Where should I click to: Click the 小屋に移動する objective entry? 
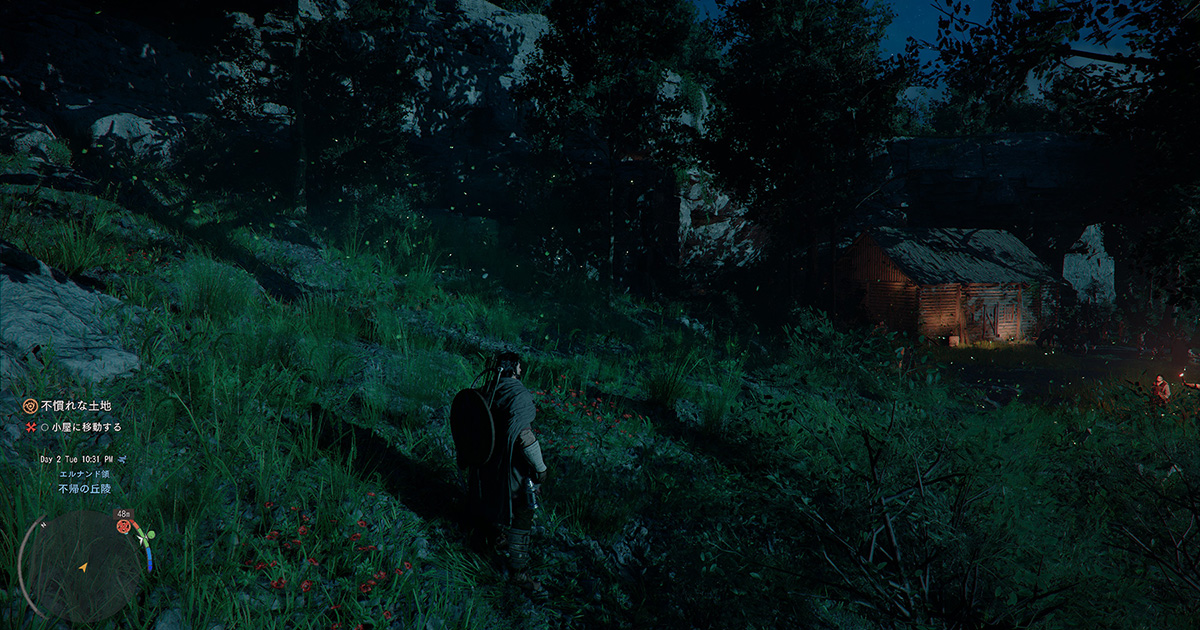tap(82, 427)
